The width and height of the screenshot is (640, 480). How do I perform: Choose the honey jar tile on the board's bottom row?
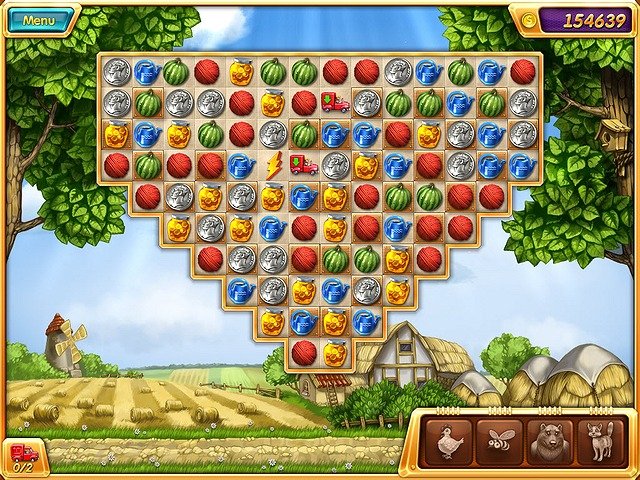[x=335, y=352]
